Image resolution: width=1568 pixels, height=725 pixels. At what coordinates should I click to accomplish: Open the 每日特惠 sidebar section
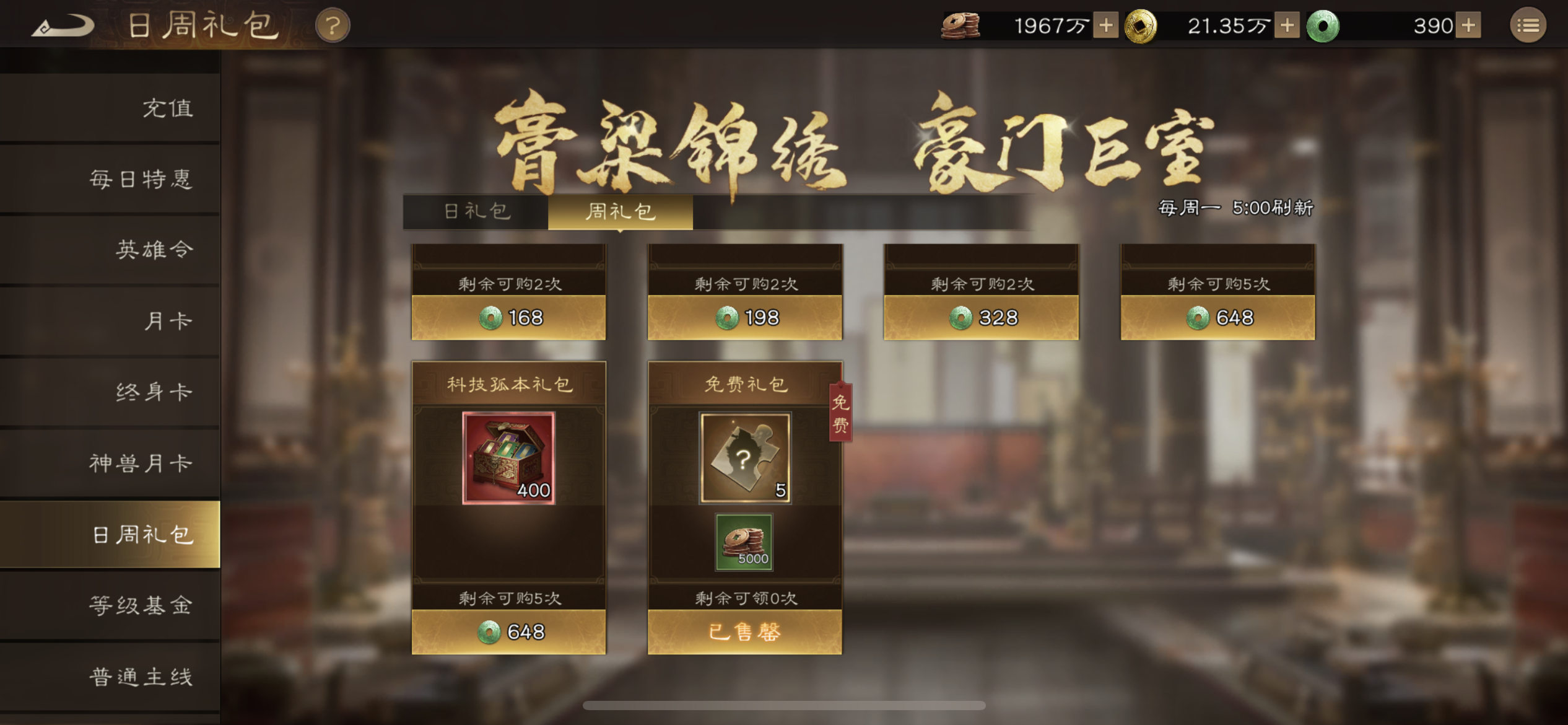tap(144, 178)
